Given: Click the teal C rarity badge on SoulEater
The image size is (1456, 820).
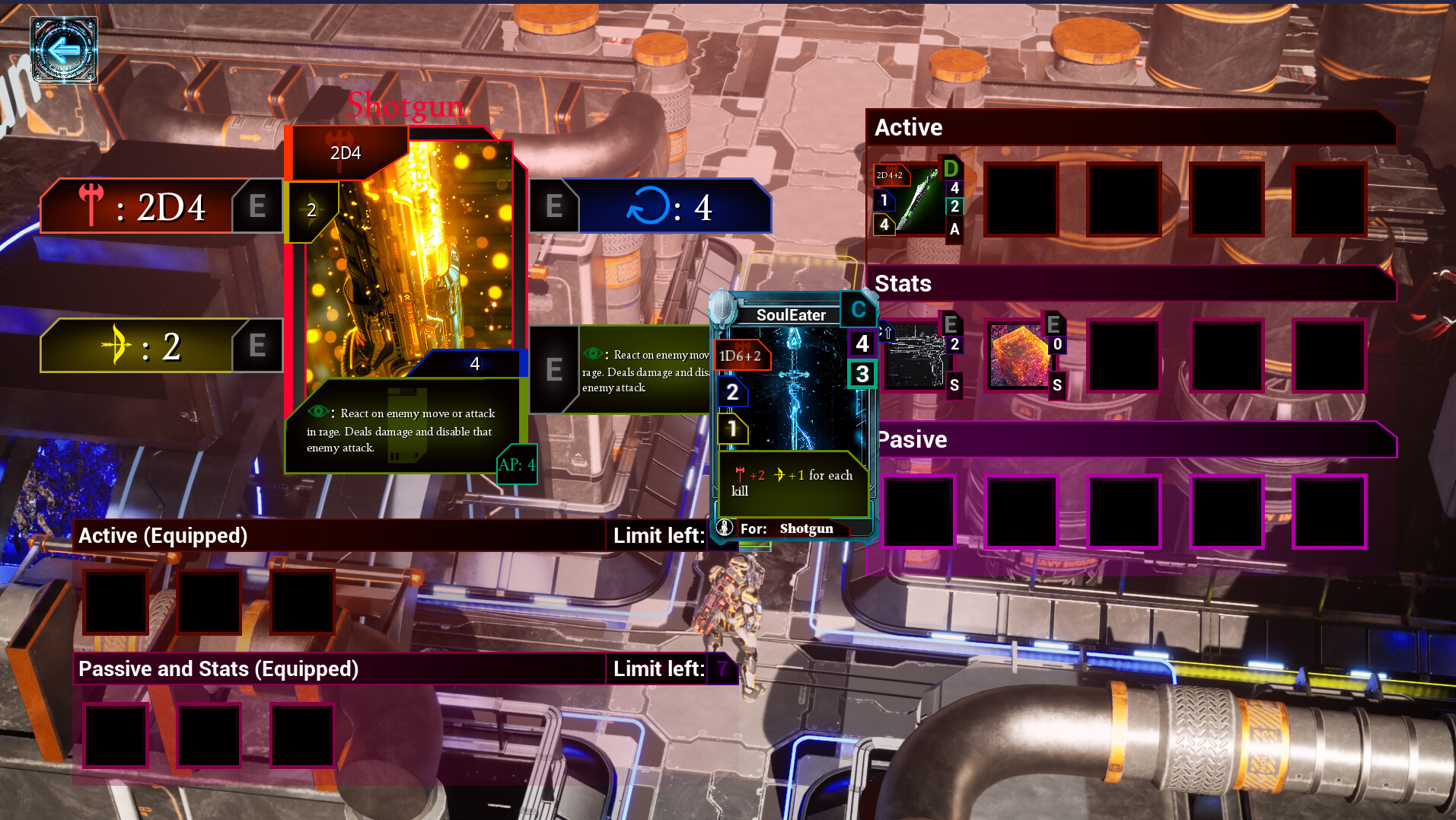Looking at the screenshot, I should pyautogui.click(x=858, y=309).
